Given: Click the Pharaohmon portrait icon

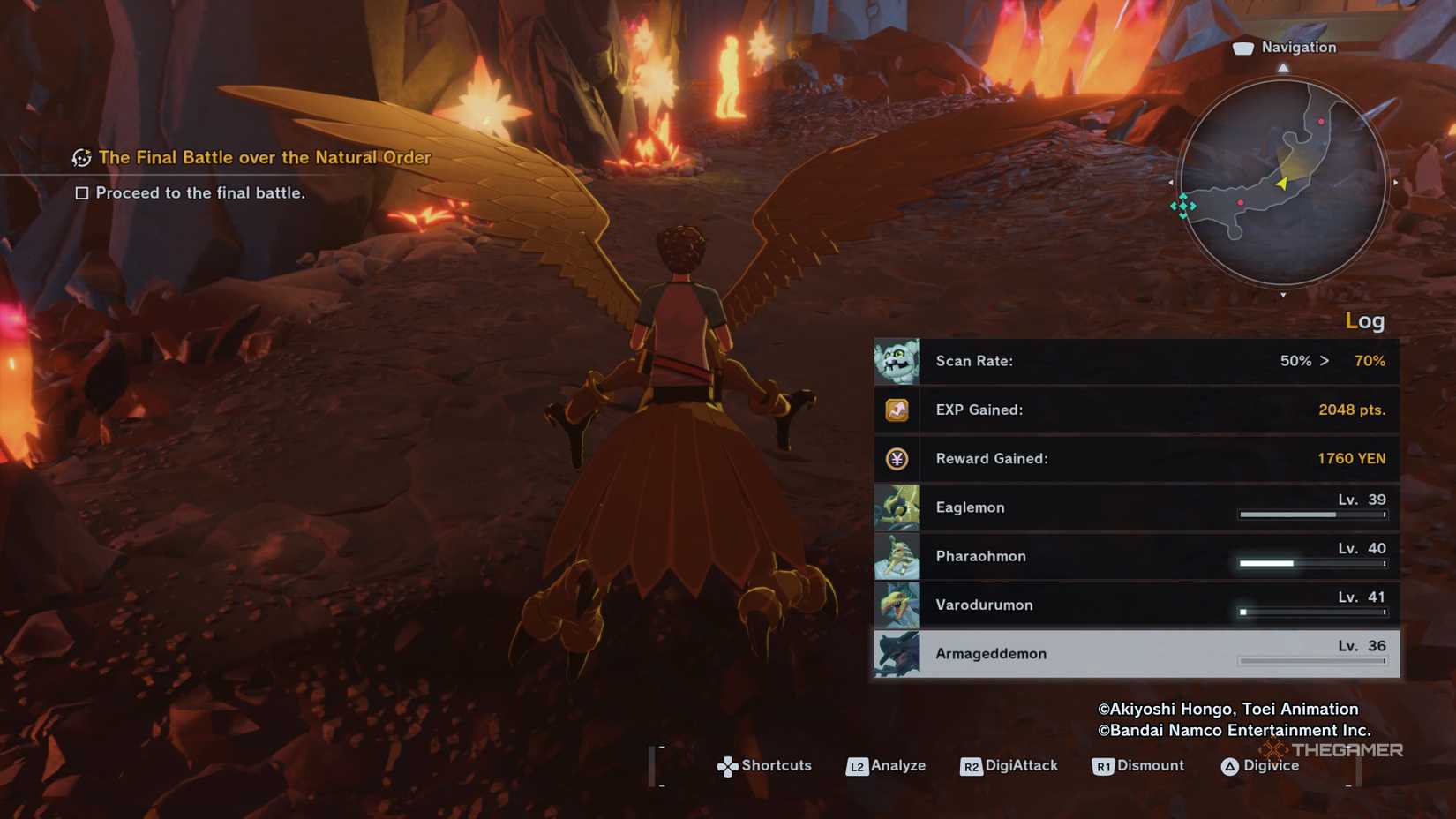Looking at the screenshot, I should (897, 557).
